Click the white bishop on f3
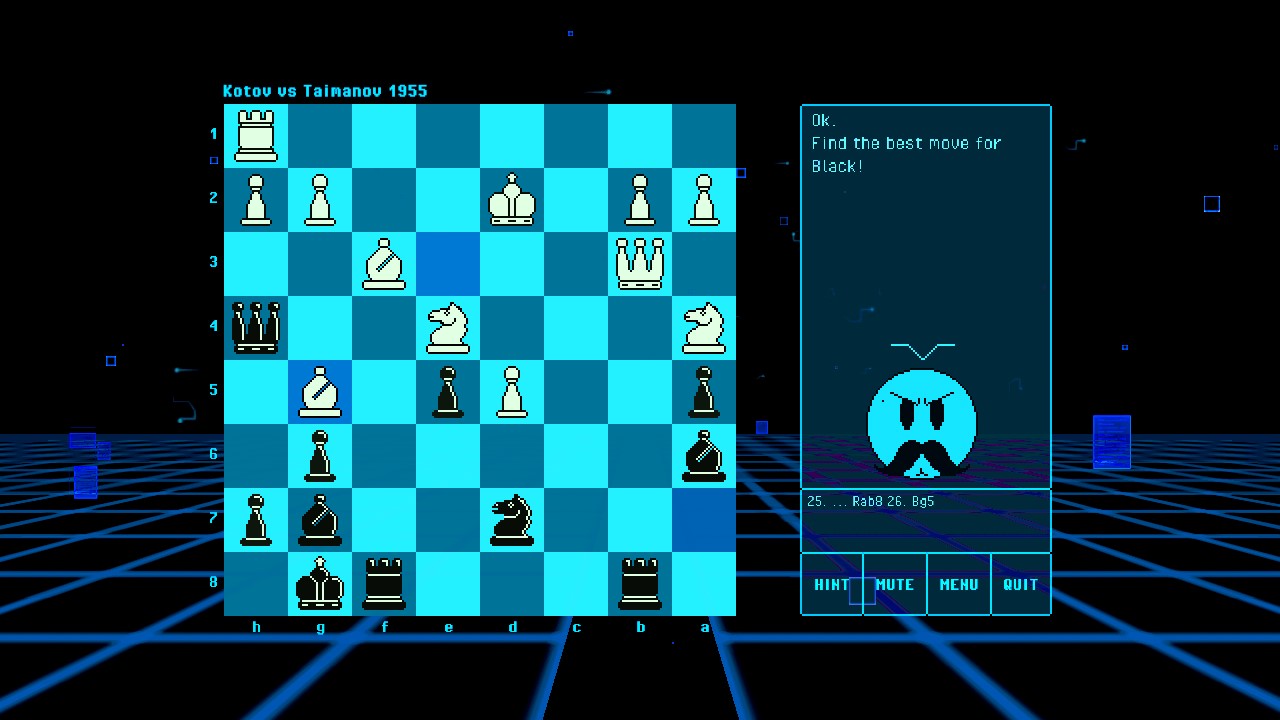 point(384,262)
